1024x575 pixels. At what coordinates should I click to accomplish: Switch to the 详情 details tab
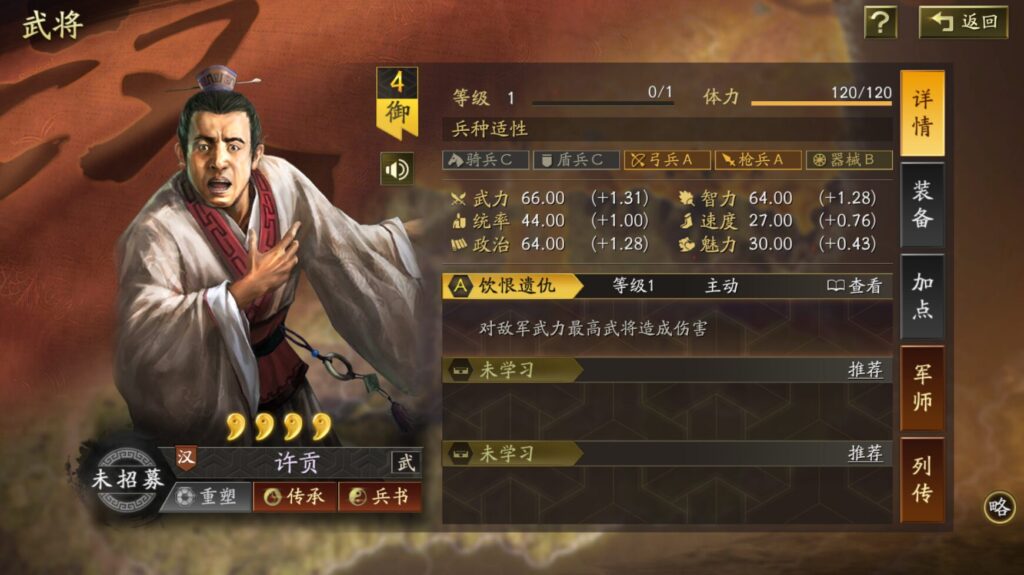[x=922, y=113]
